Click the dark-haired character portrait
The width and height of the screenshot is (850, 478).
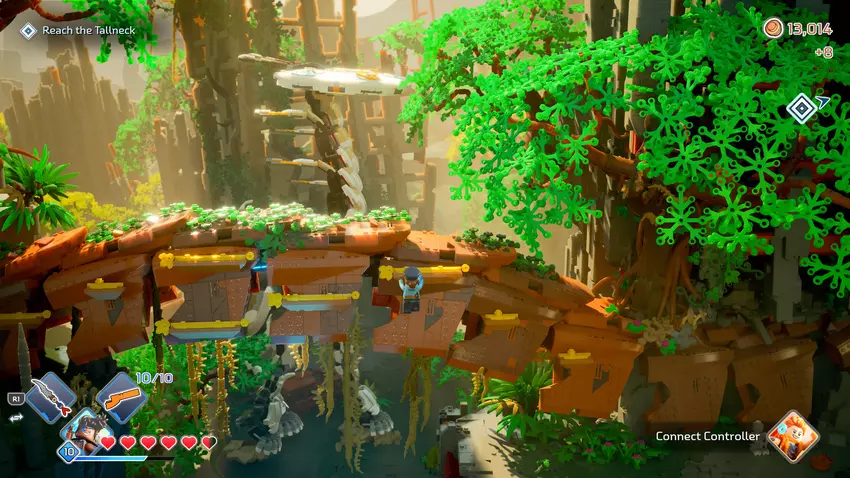click(85, 432)
